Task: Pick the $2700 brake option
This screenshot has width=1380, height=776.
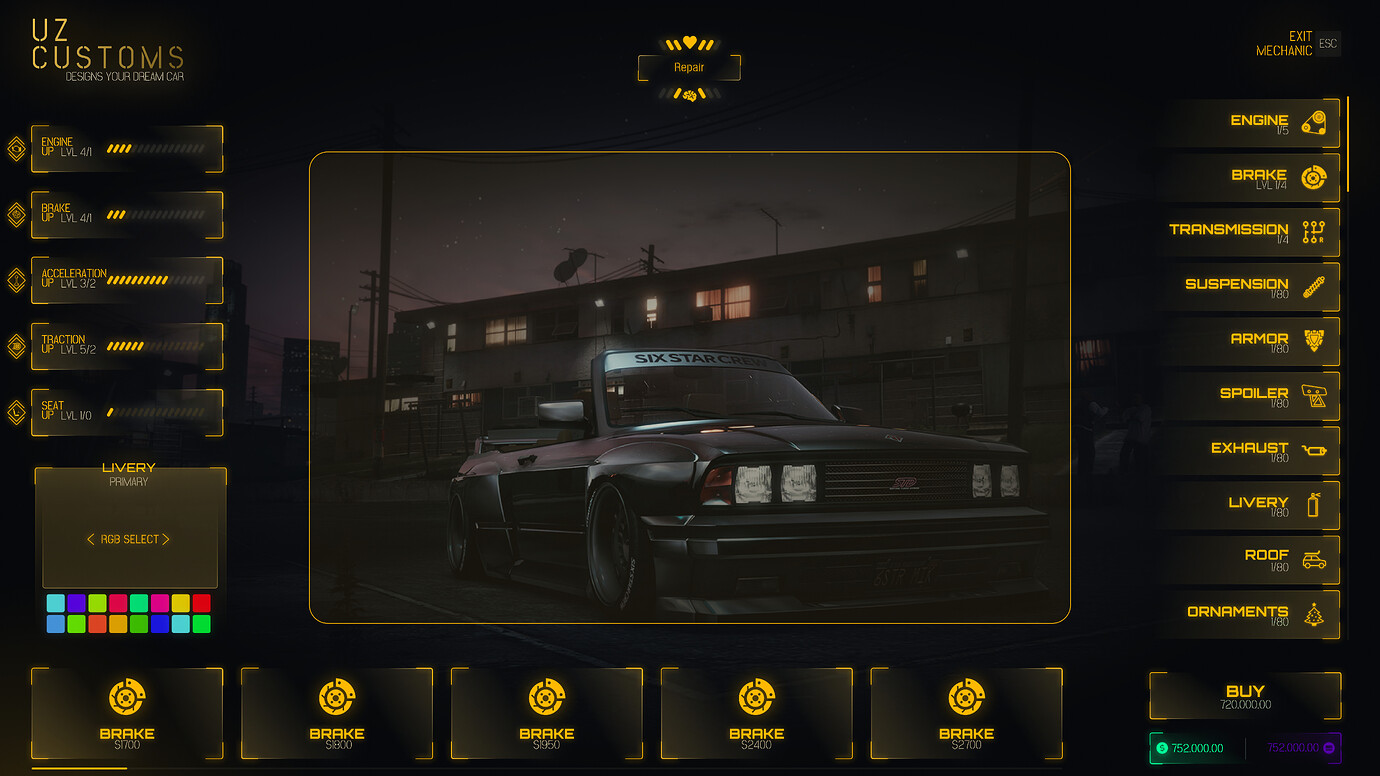Action: click(966, 713)
